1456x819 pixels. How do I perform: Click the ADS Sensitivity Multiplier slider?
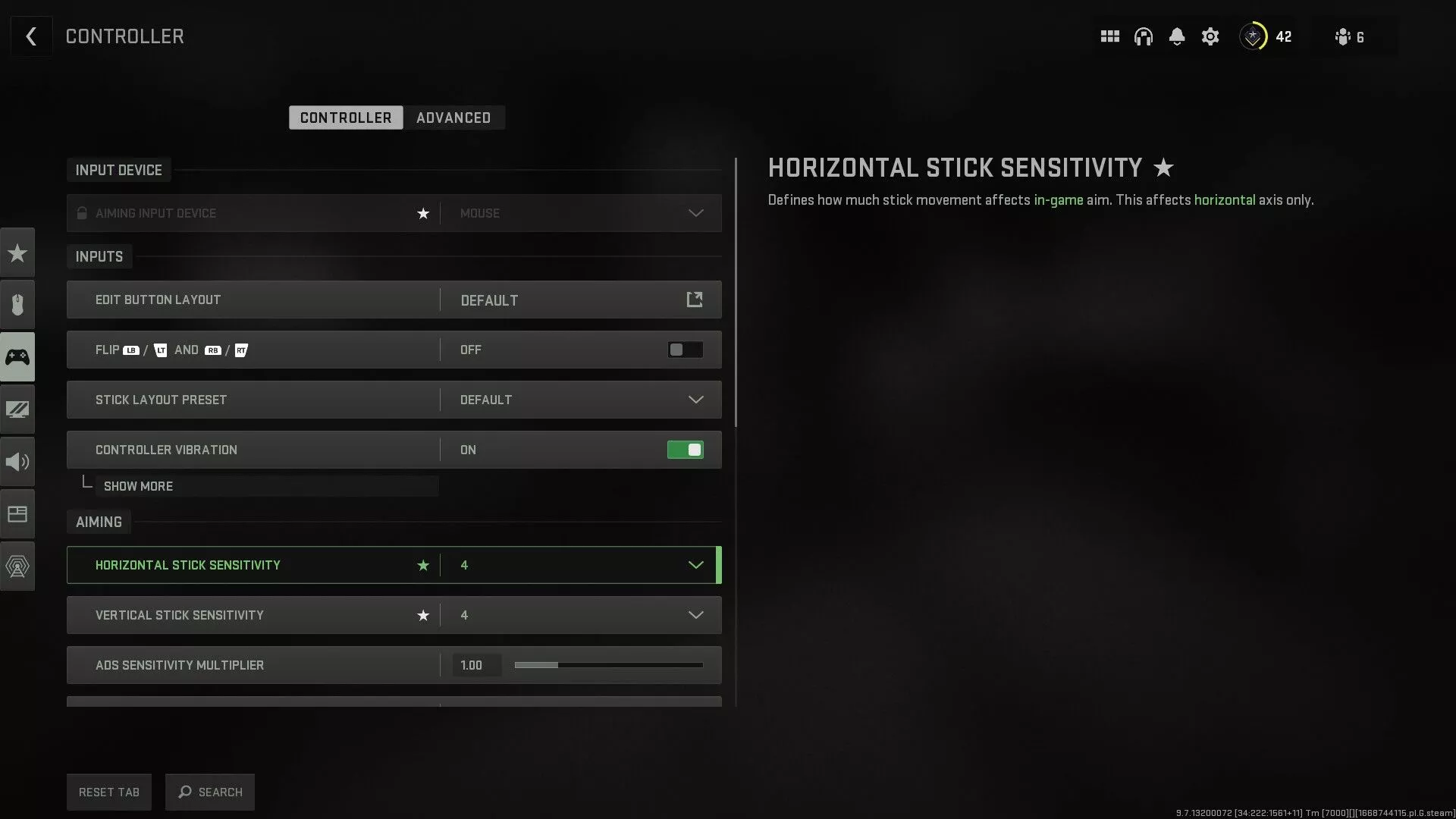click(608, 665)
